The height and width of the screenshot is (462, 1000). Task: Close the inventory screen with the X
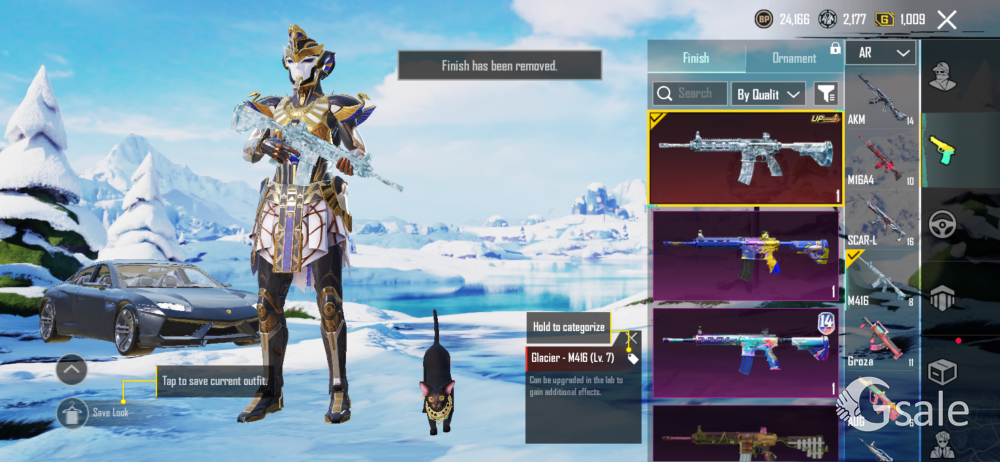(947, 19)
